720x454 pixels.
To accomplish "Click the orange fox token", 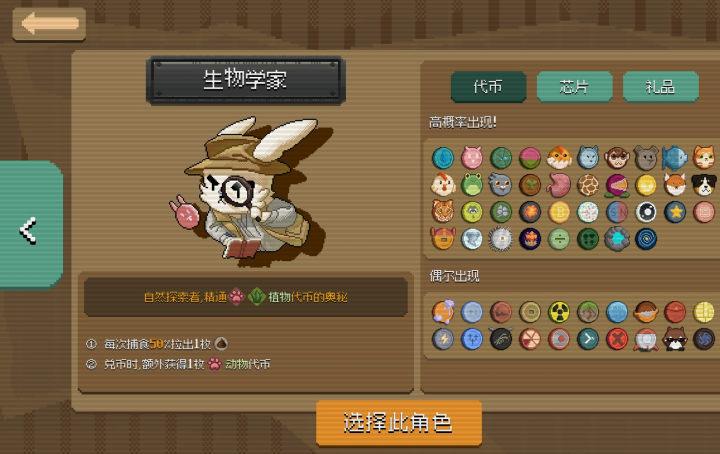I will coord(675,184).
